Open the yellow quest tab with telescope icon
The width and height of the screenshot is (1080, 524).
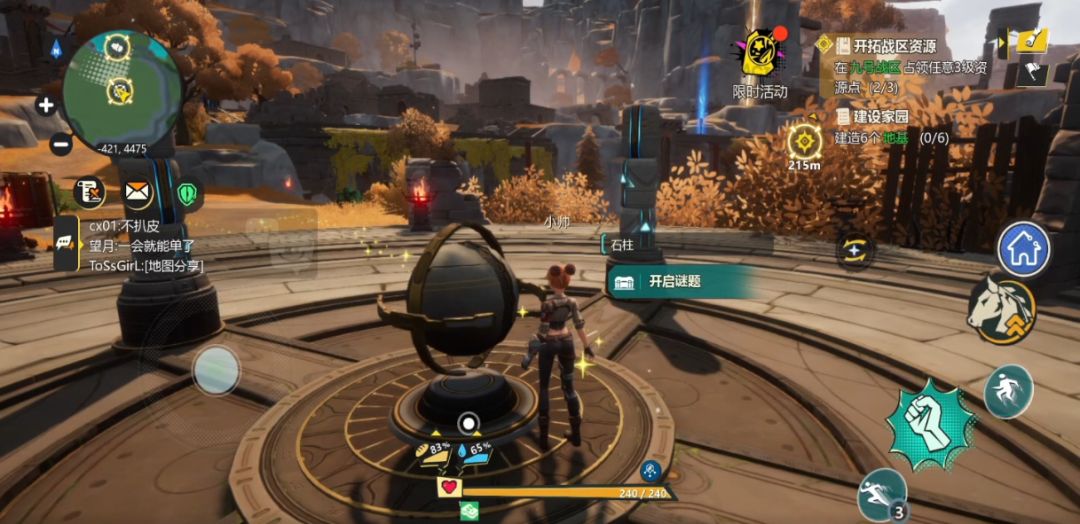tap(1031, 41)
